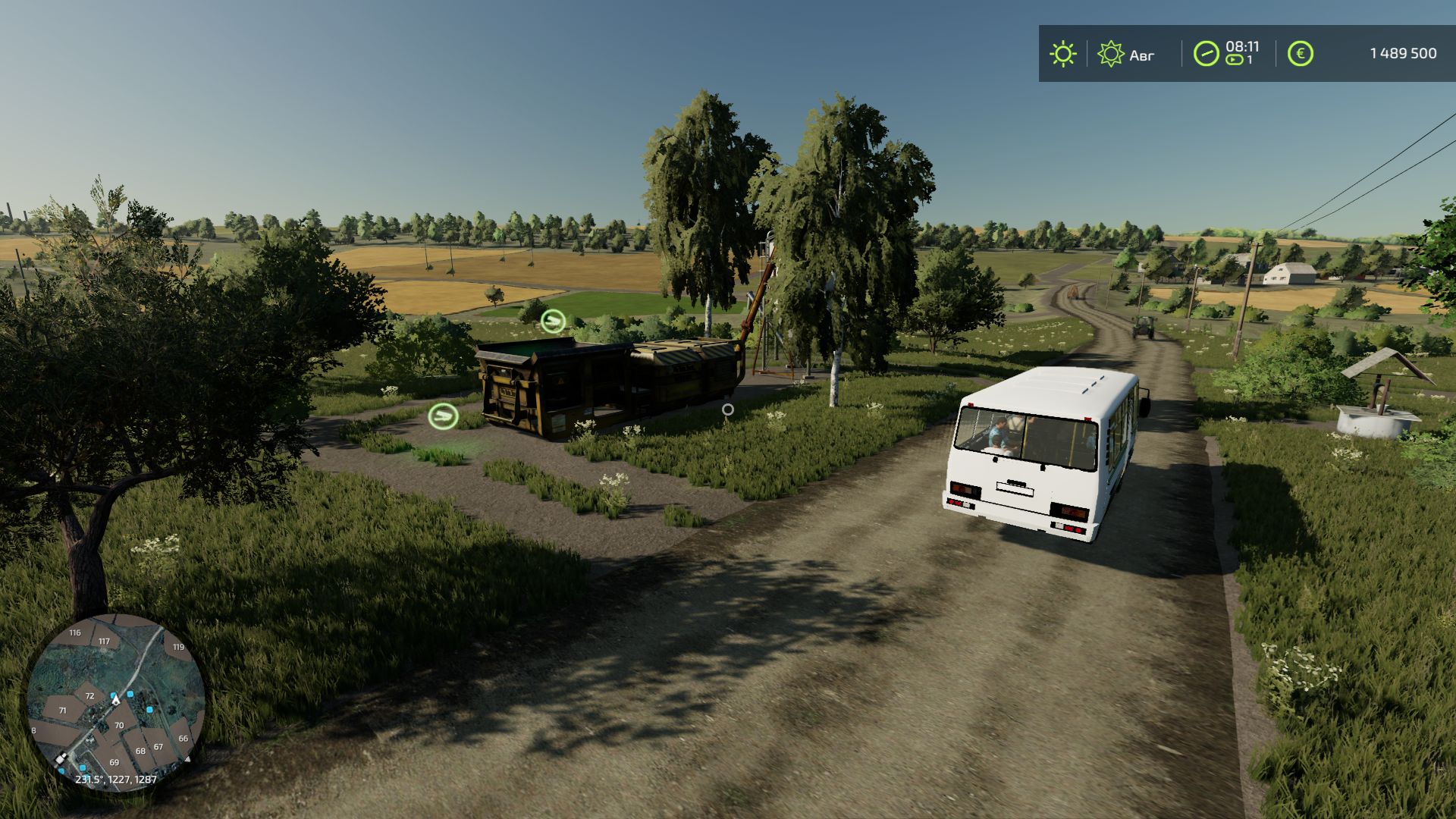Viewport: 1456px width, 819px height.
Task: Click the sunny weather forecast icon
Action: pos(1062,54)
